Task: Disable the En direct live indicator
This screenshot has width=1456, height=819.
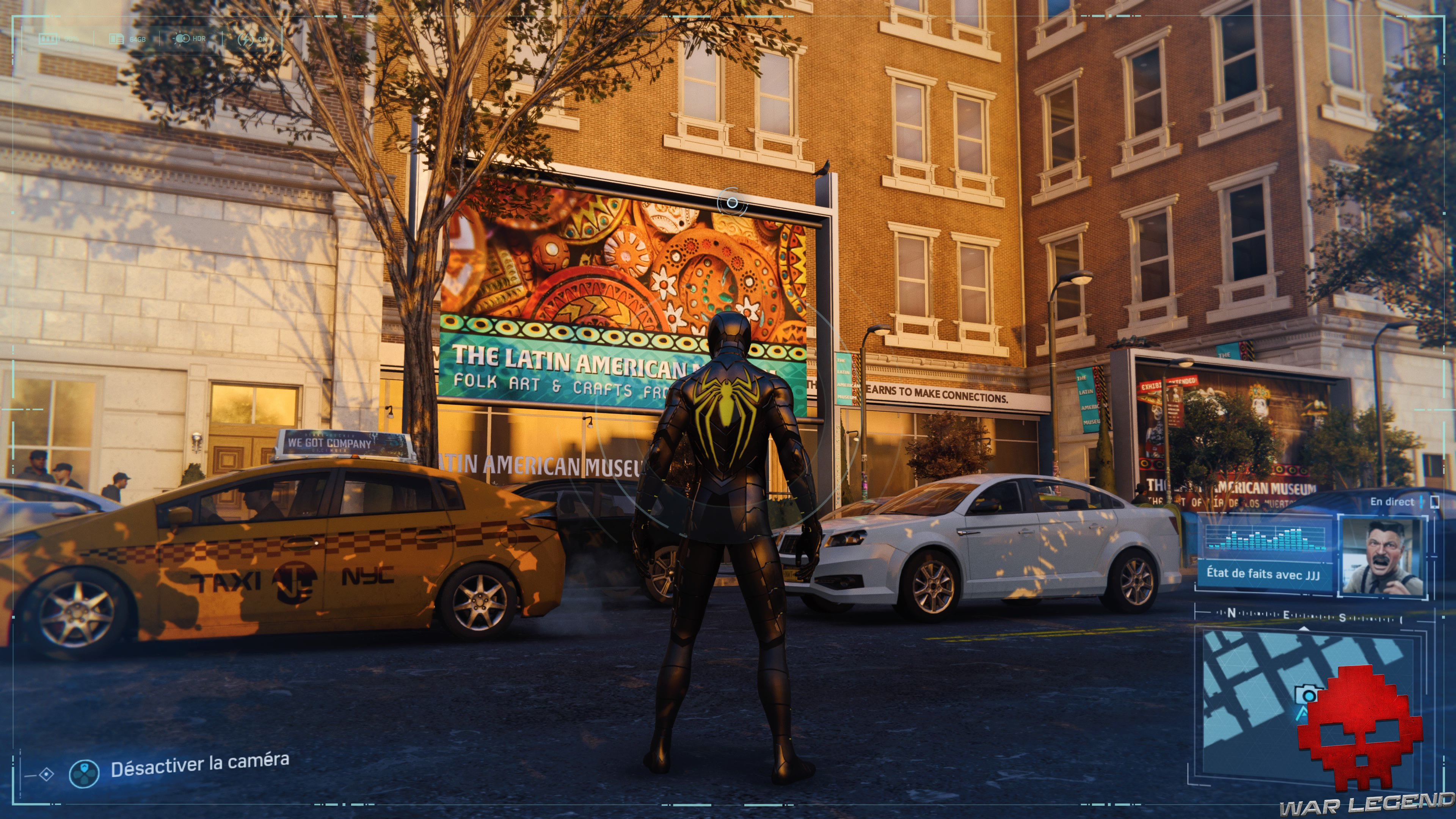Action: point(1392,502)
